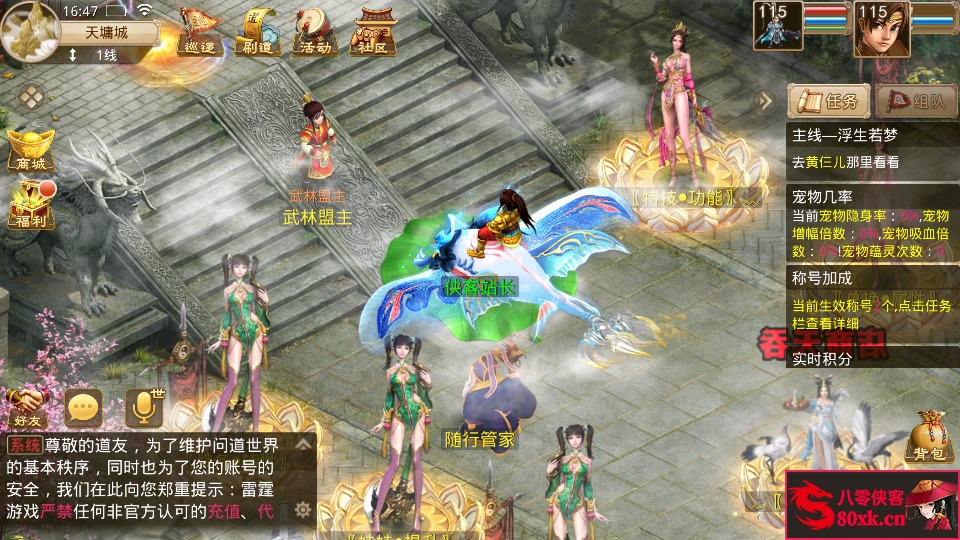Open the 福利 treasure chest rewards
This screenshot has height=540, width=960.
tap(29, 204)
